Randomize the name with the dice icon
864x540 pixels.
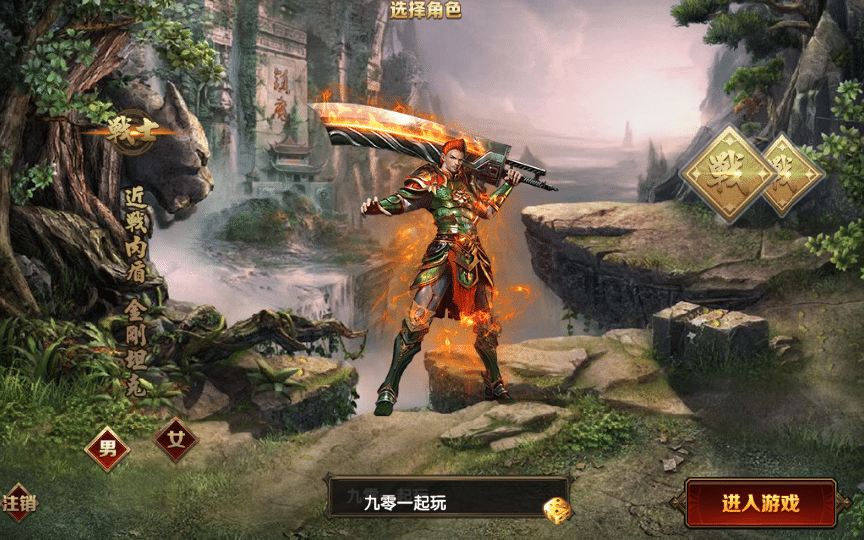click(554, 509)
